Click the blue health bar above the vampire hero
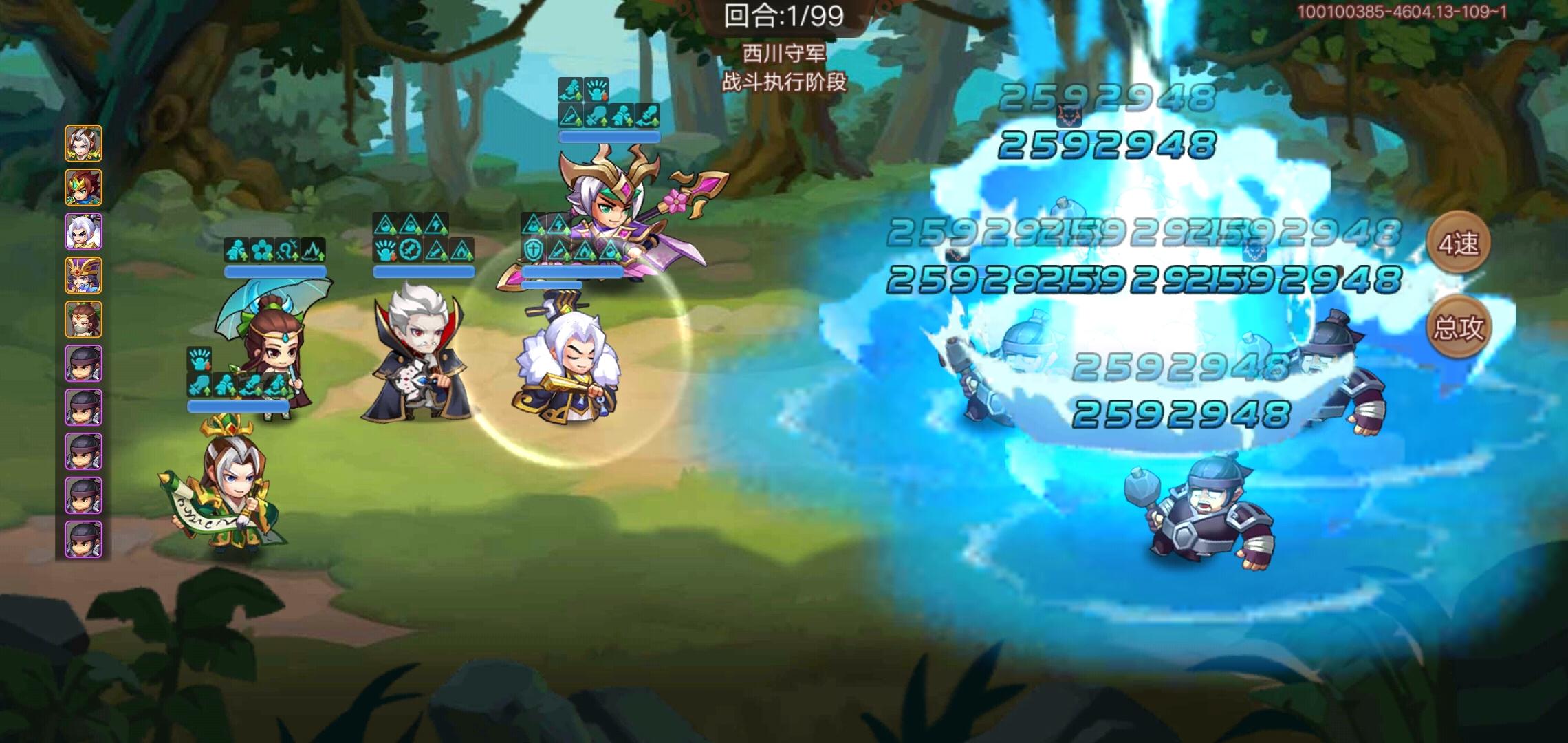This screenshot has width=1568, height=743. (423, 273)
